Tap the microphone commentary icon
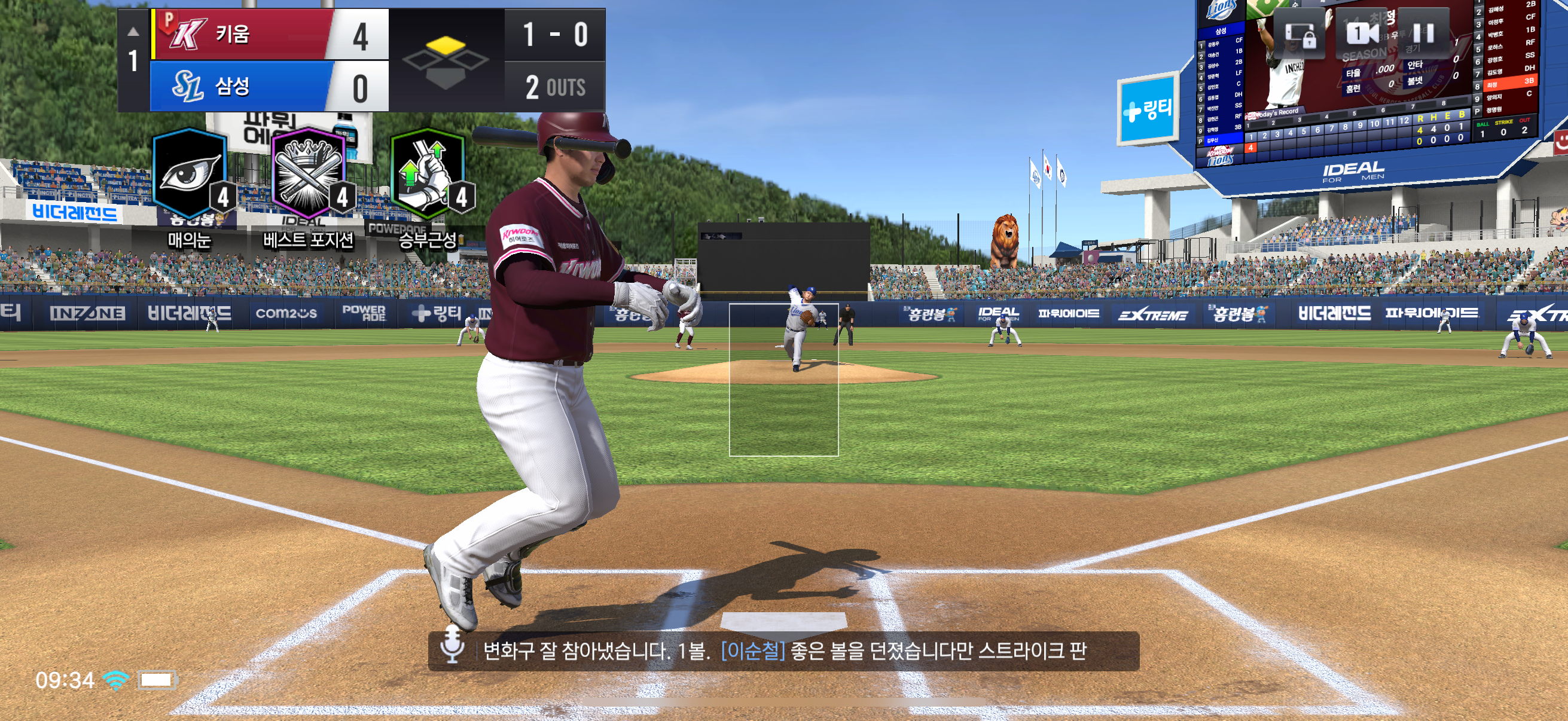Screen dimensions: 1568x721 pos(452,650)
